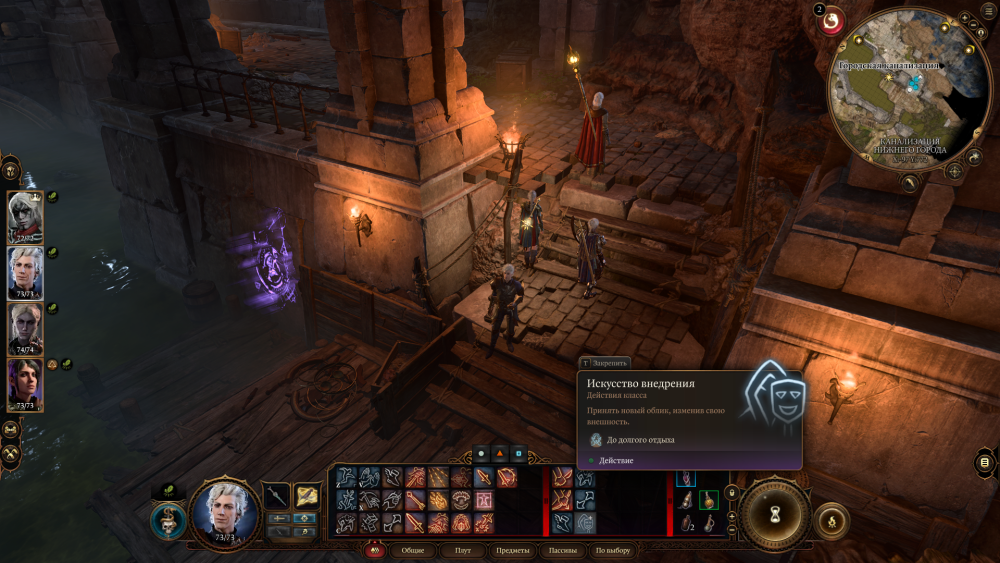This screenshot has height=563, width=1000.
Task: Select the highlighted ranged bow weapon slot
Action: pos(307,496)
